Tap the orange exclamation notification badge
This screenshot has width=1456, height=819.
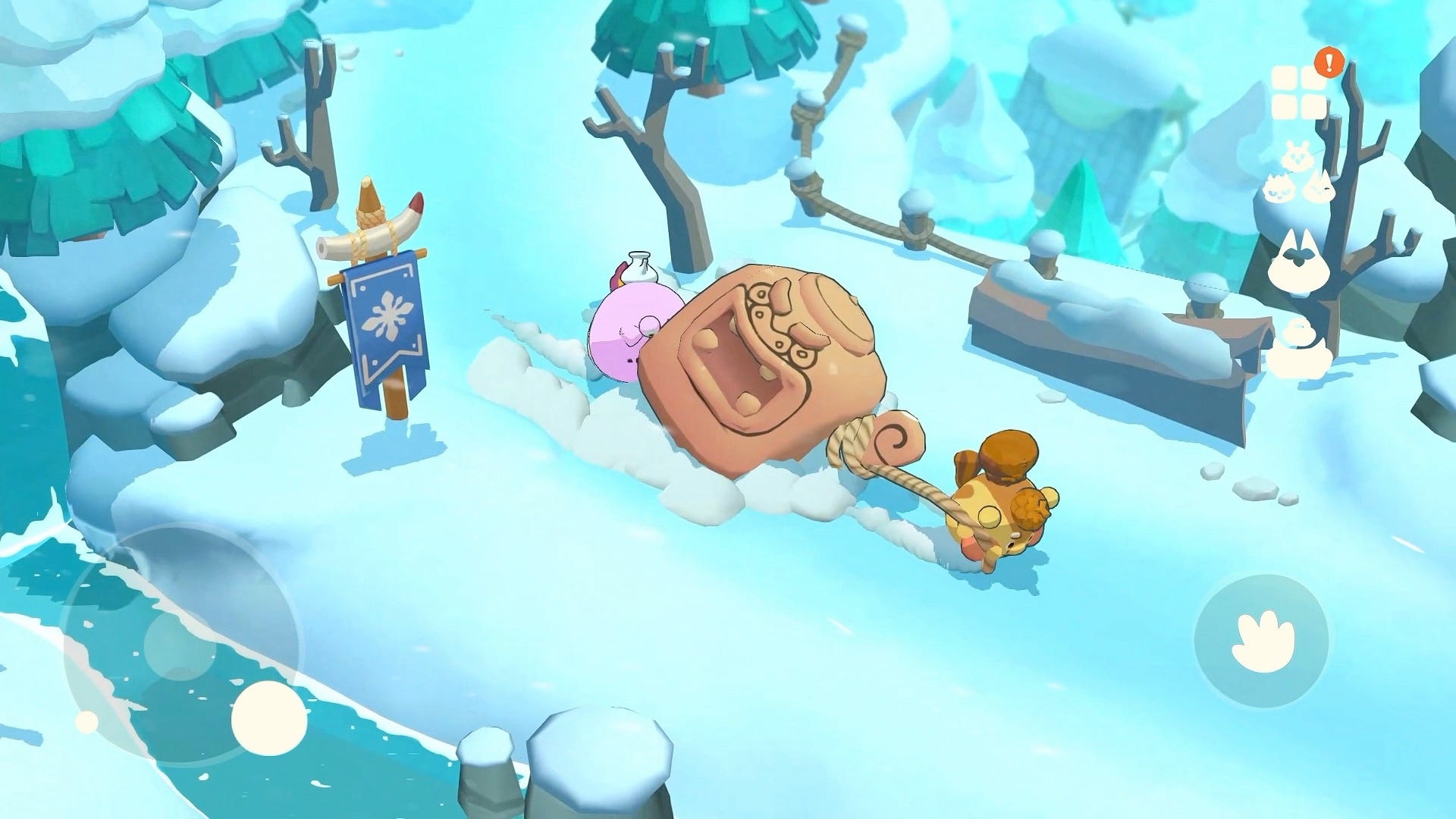1329,61
